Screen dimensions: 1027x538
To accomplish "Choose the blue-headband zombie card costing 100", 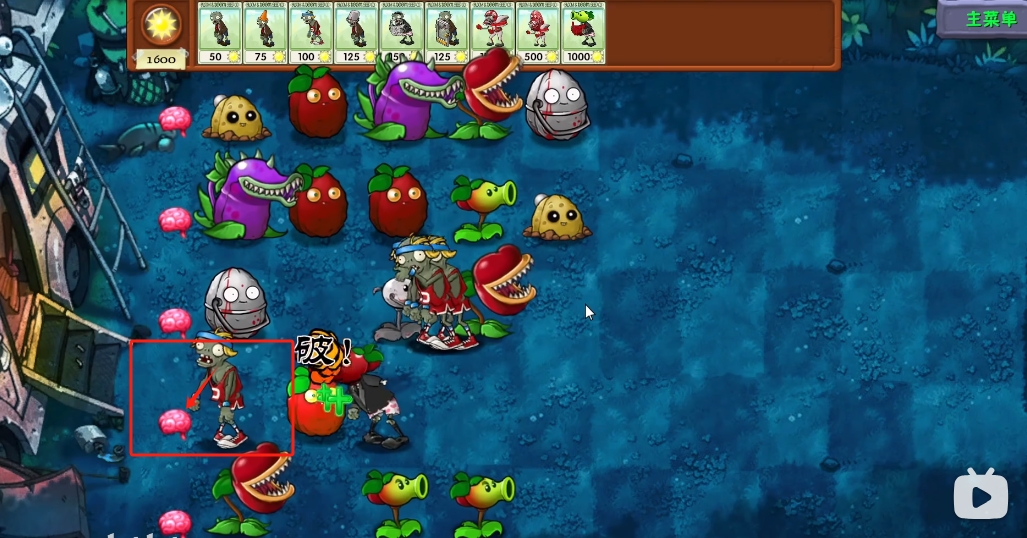I will [310, 33].
